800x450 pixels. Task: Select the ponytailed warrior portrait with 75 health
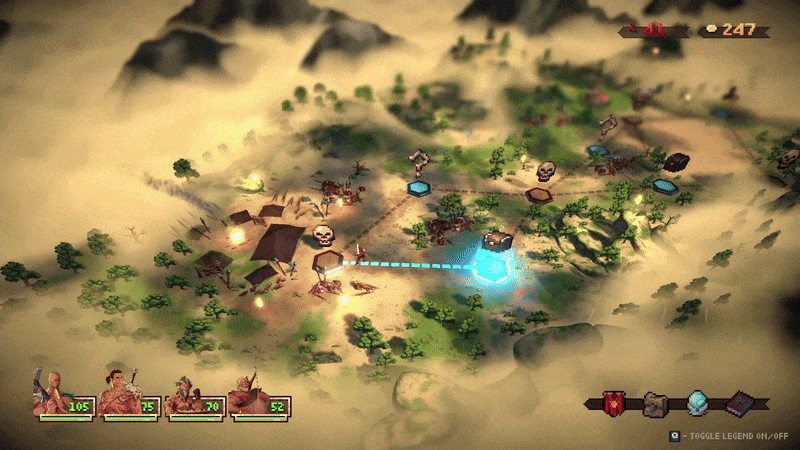117,394
